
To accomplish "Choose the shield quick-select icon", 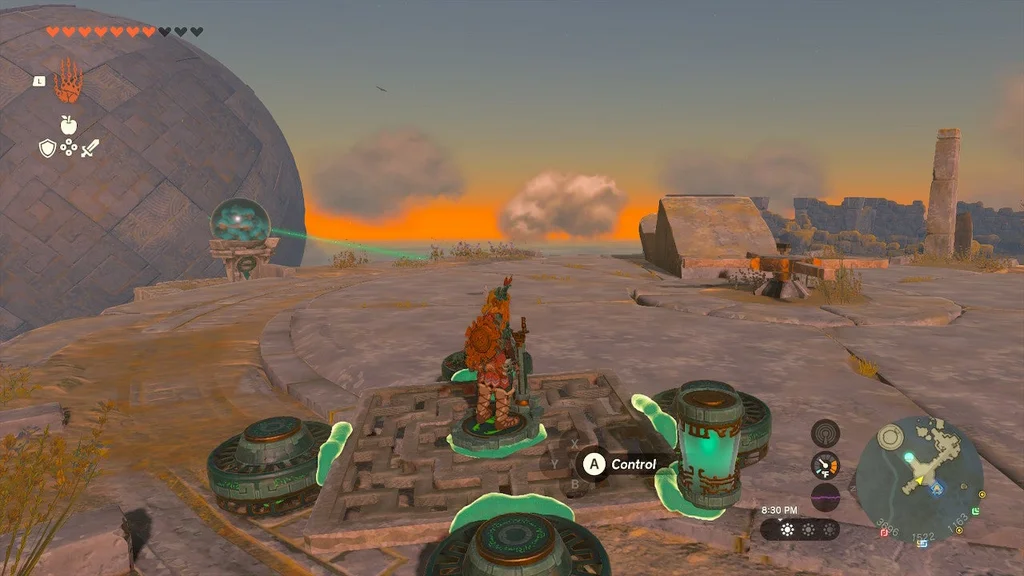I will click(47, 149).
